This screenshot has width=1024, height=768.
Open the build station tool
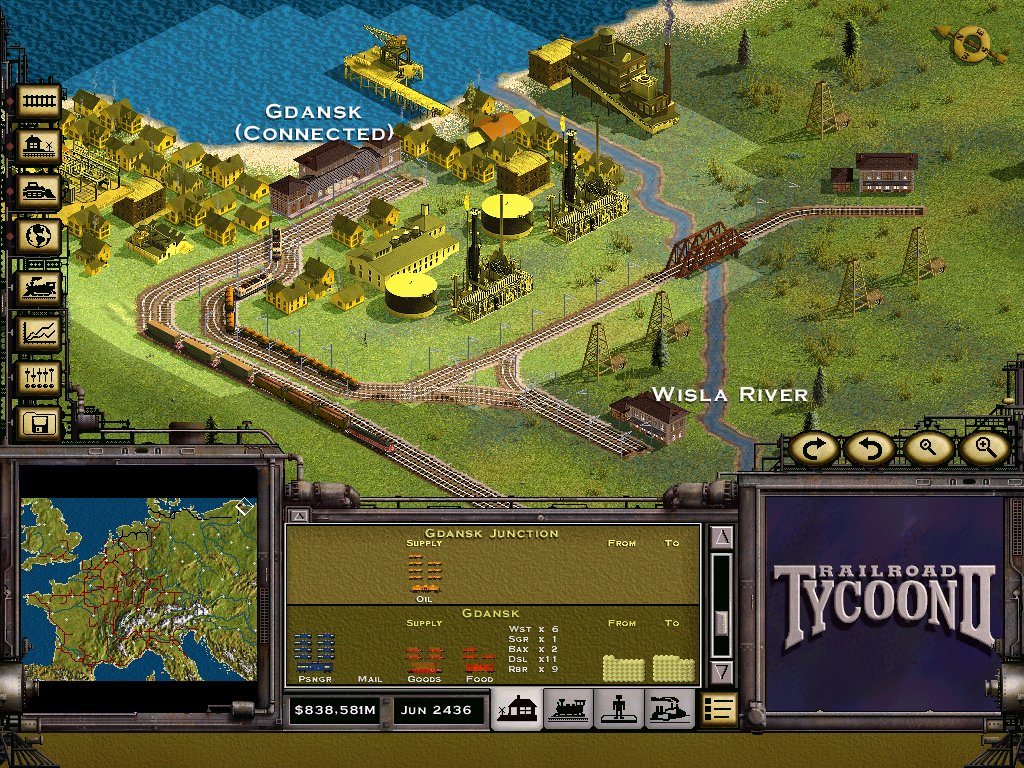[x=40, y=147]
